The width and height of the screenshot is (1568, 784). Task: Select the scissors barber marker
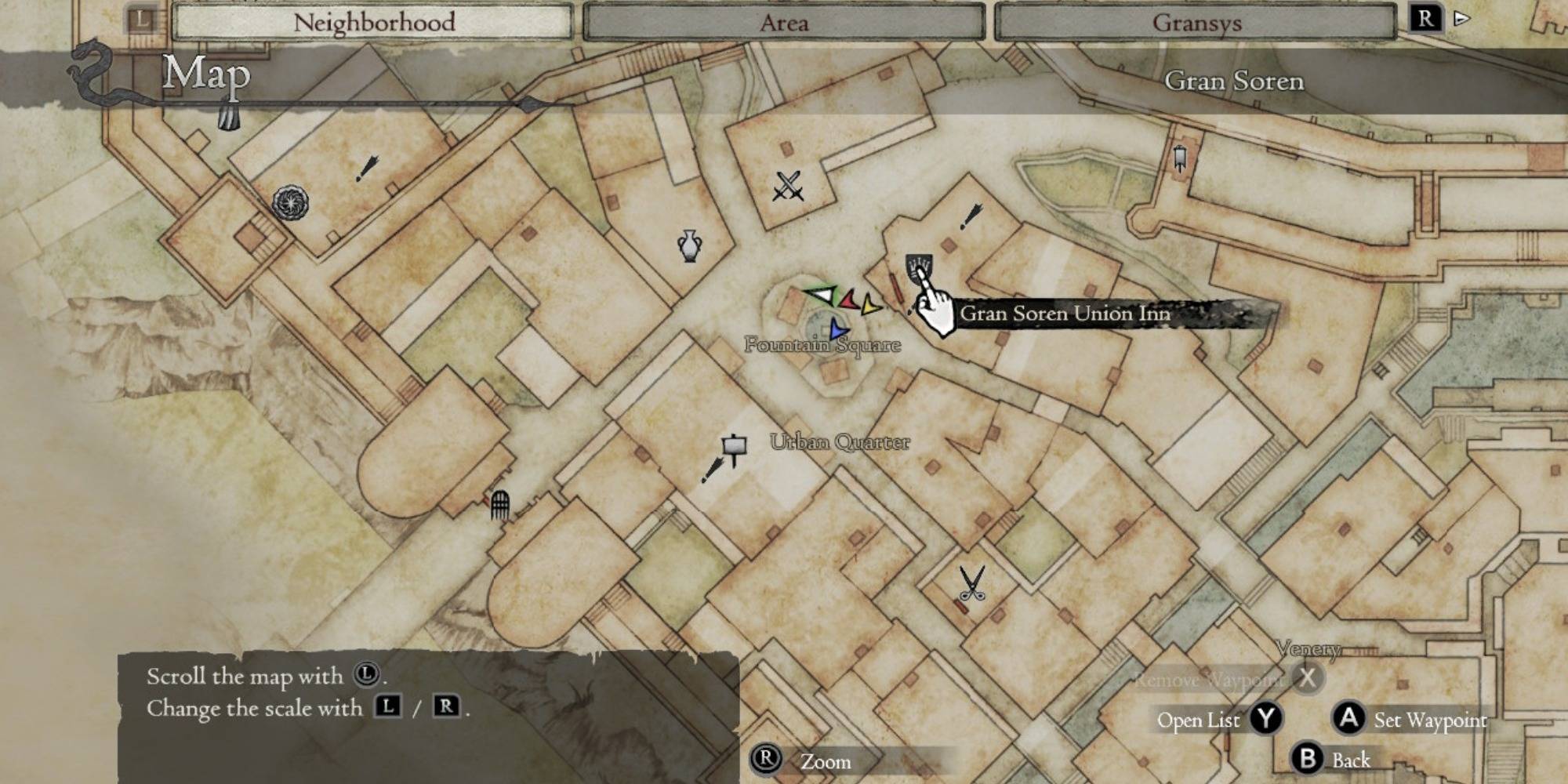pos(971,584)
